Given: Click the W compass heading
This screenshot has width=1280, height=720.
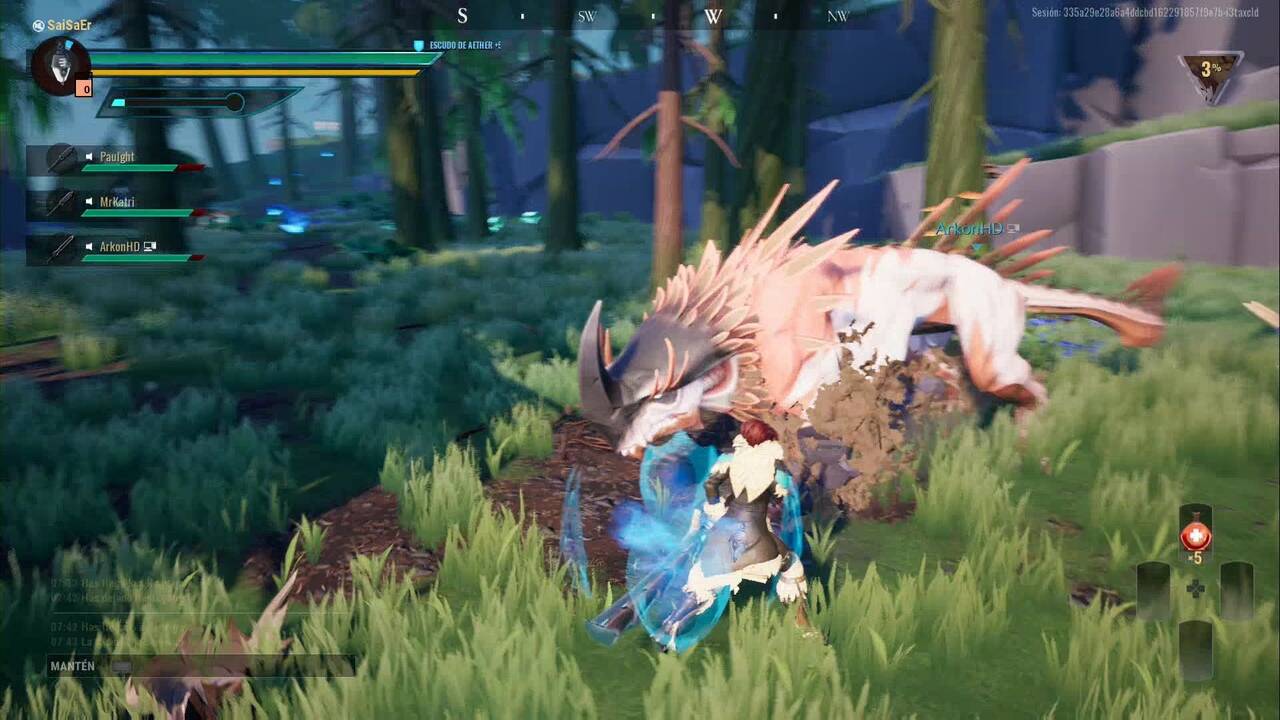Looking at the screenshot, I should [712, 17].
